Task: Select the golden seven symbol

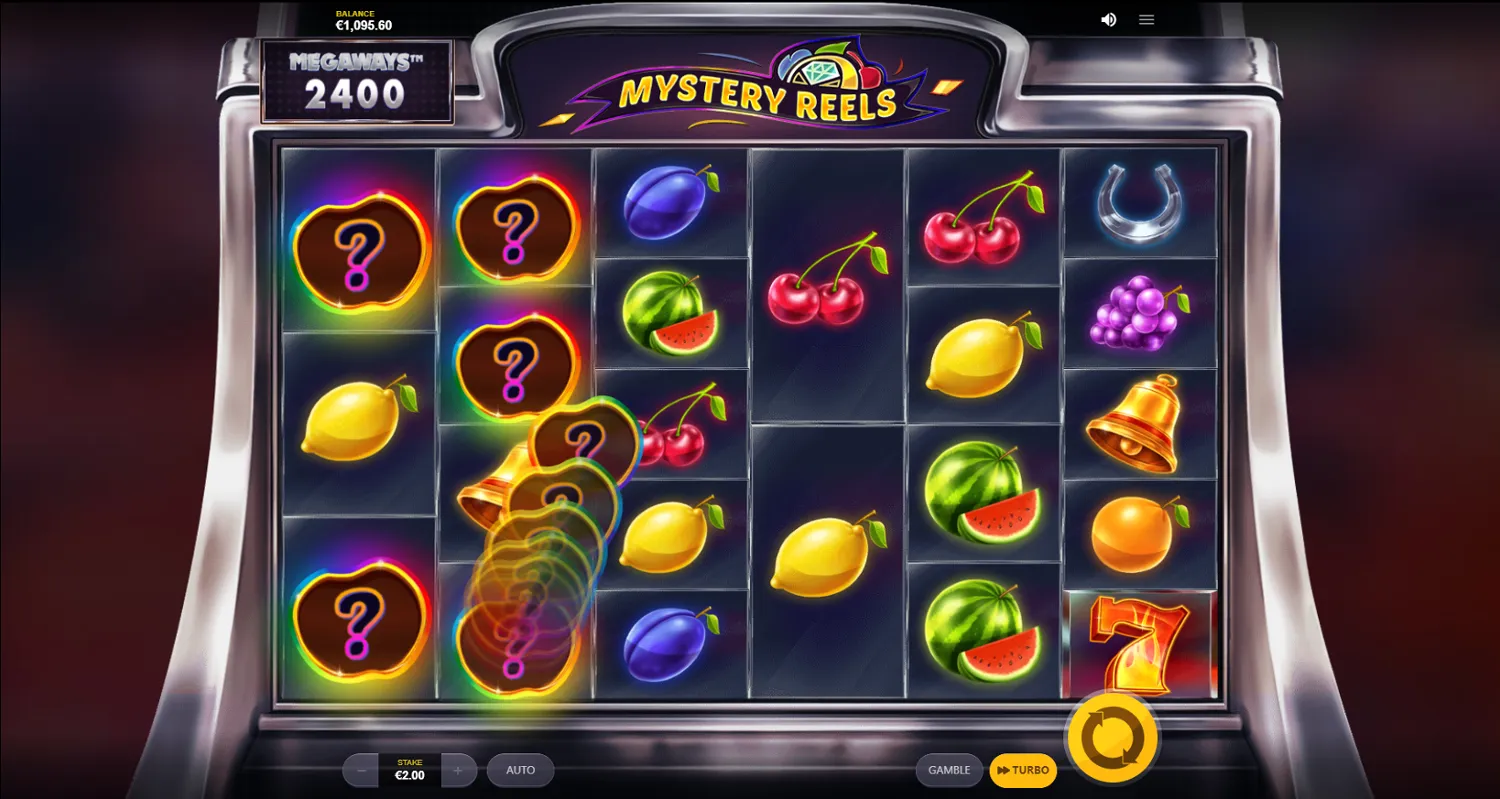Action: 1140,645
